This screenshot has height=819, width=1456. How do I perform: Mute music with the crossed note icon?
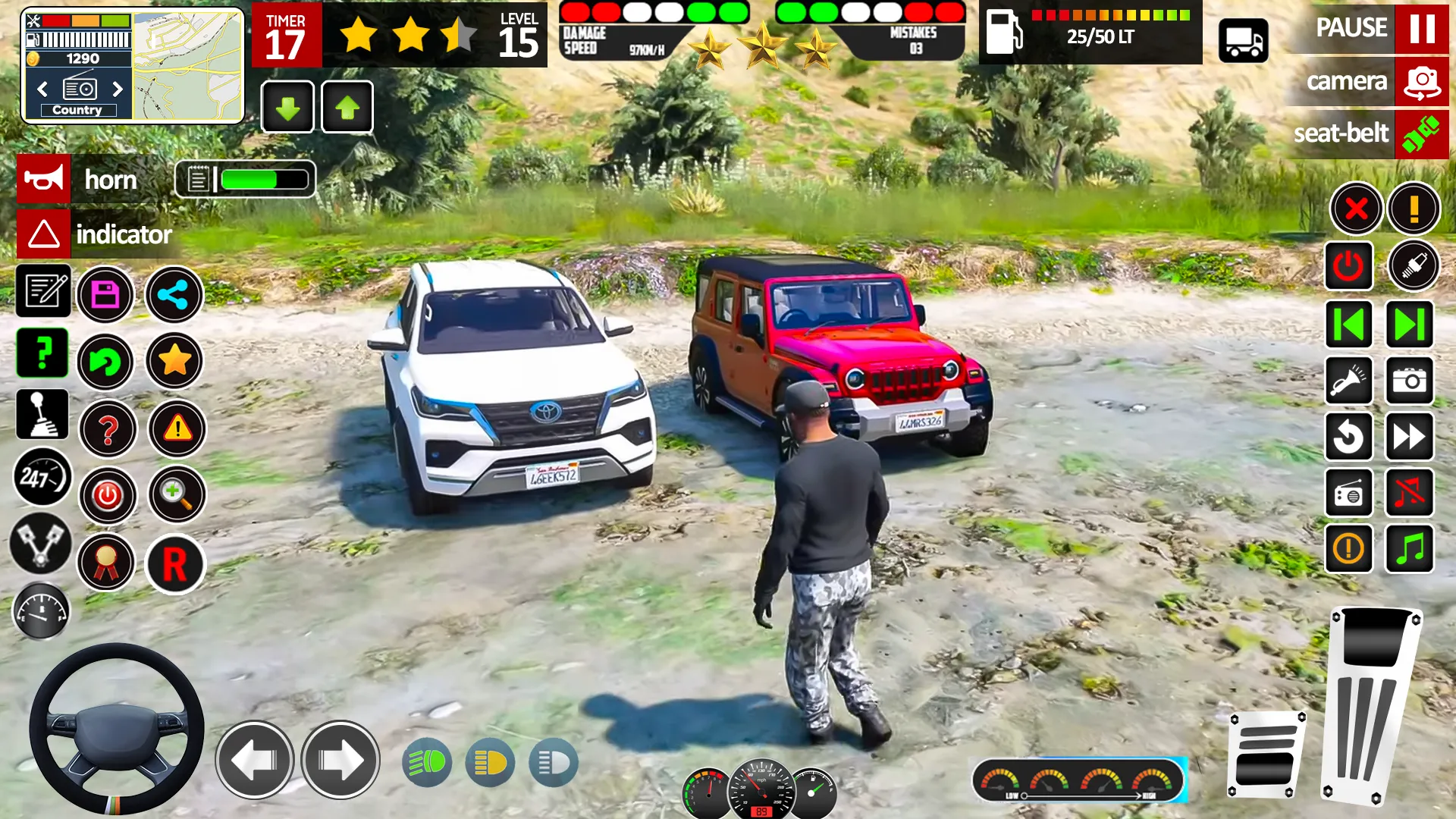click(1409, 493)
